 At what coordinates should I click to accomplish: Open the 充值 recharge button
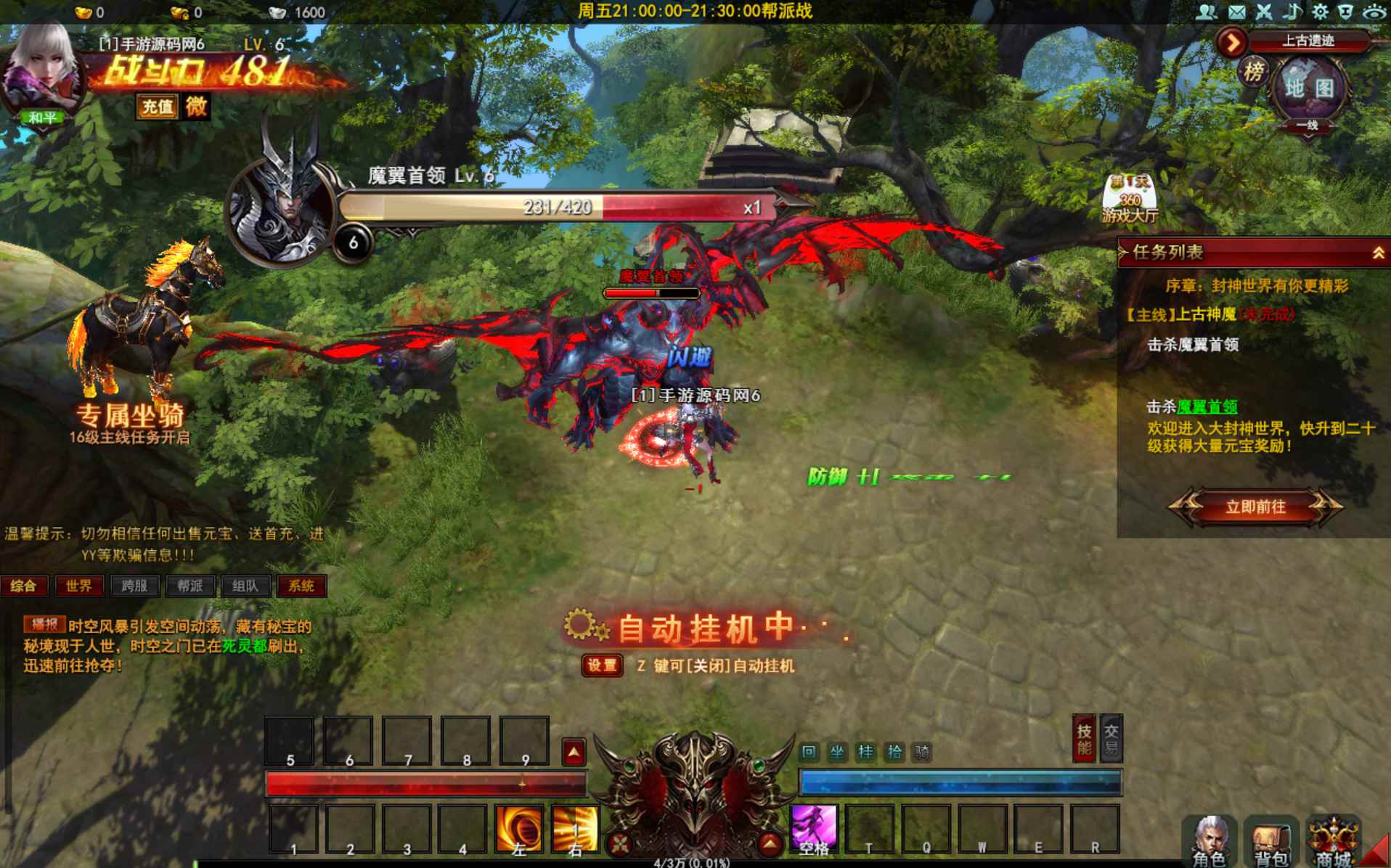(157, 107)
